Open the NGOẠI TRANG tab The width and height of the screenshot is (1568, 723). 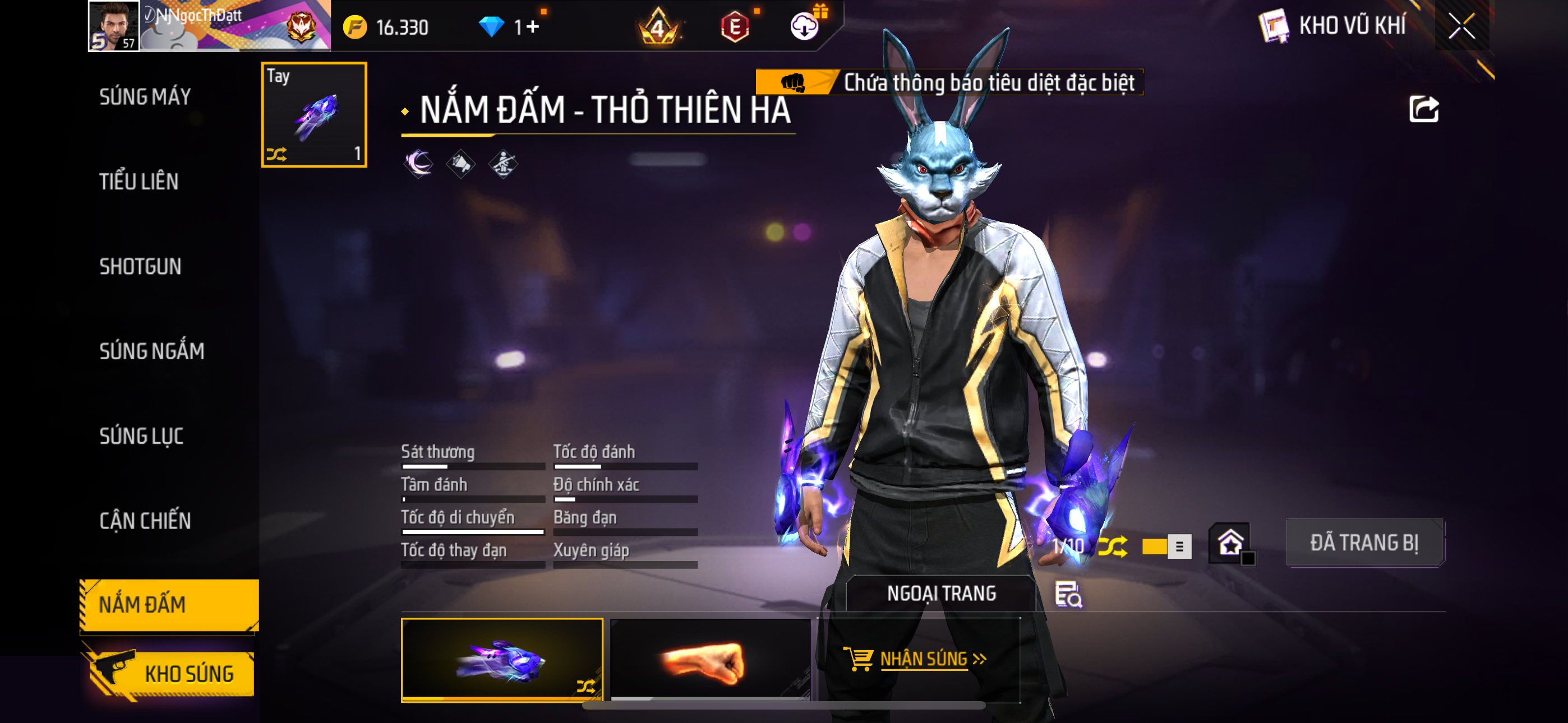pos(941,594)
